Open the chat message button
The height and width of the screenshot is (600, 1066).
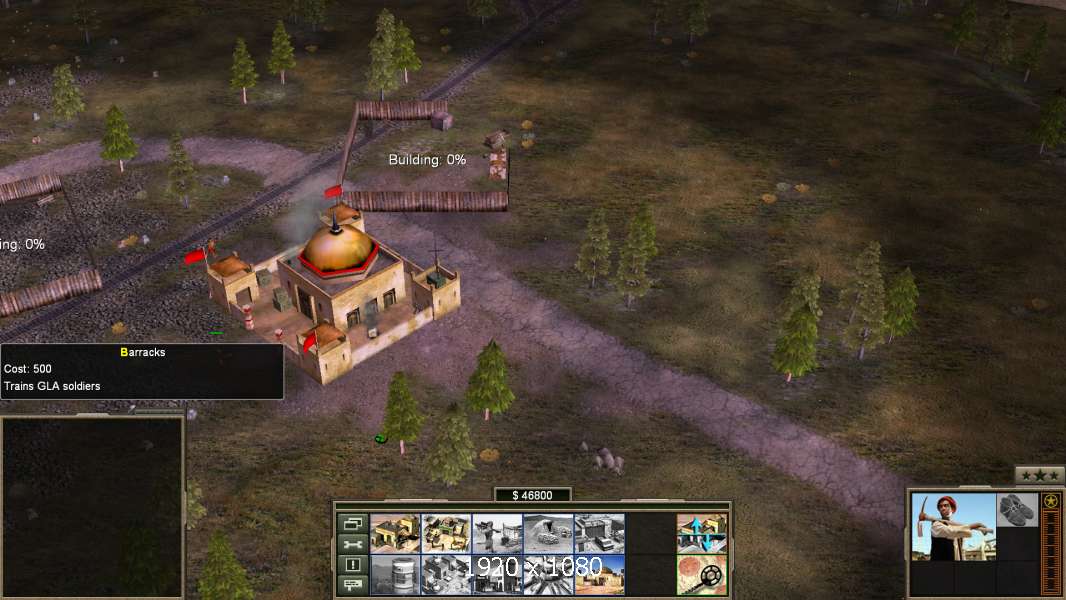352,585
